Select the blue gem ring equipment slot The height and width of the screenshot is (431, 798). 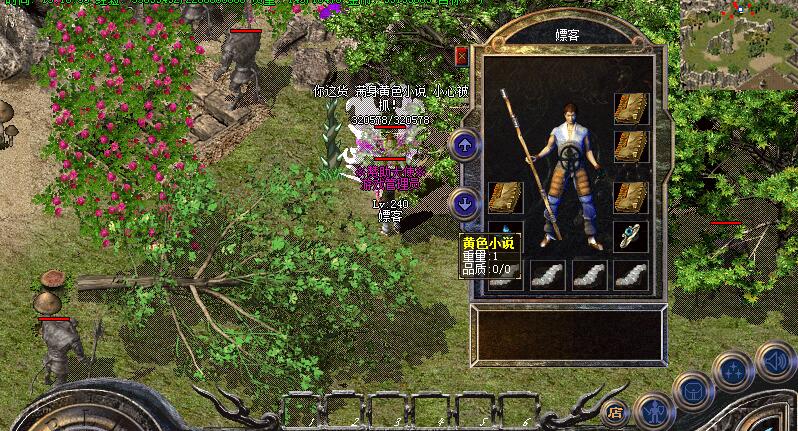[630, 236]
